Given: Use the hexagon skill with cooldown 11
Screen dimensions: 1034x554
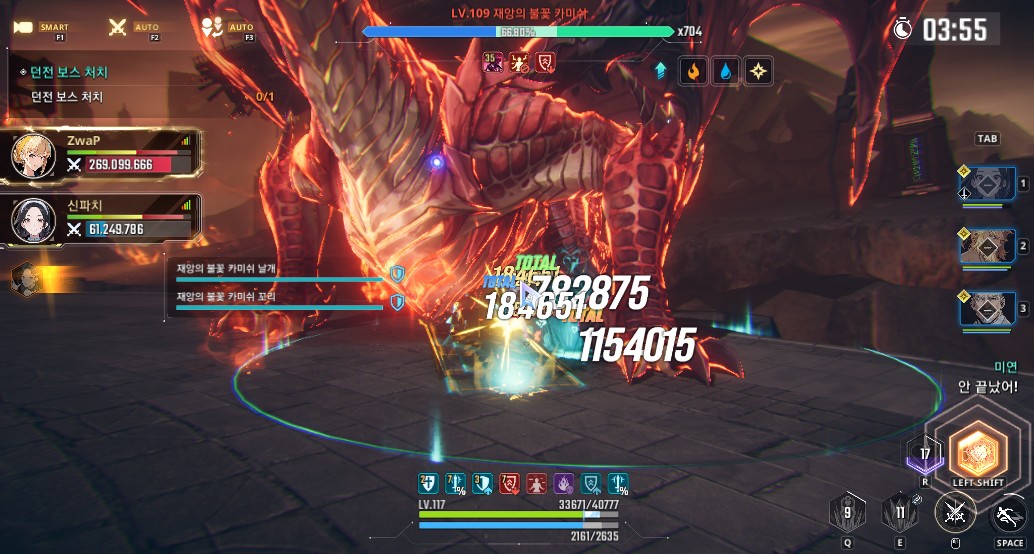Looking at the screenshot, I should (899, 514).
